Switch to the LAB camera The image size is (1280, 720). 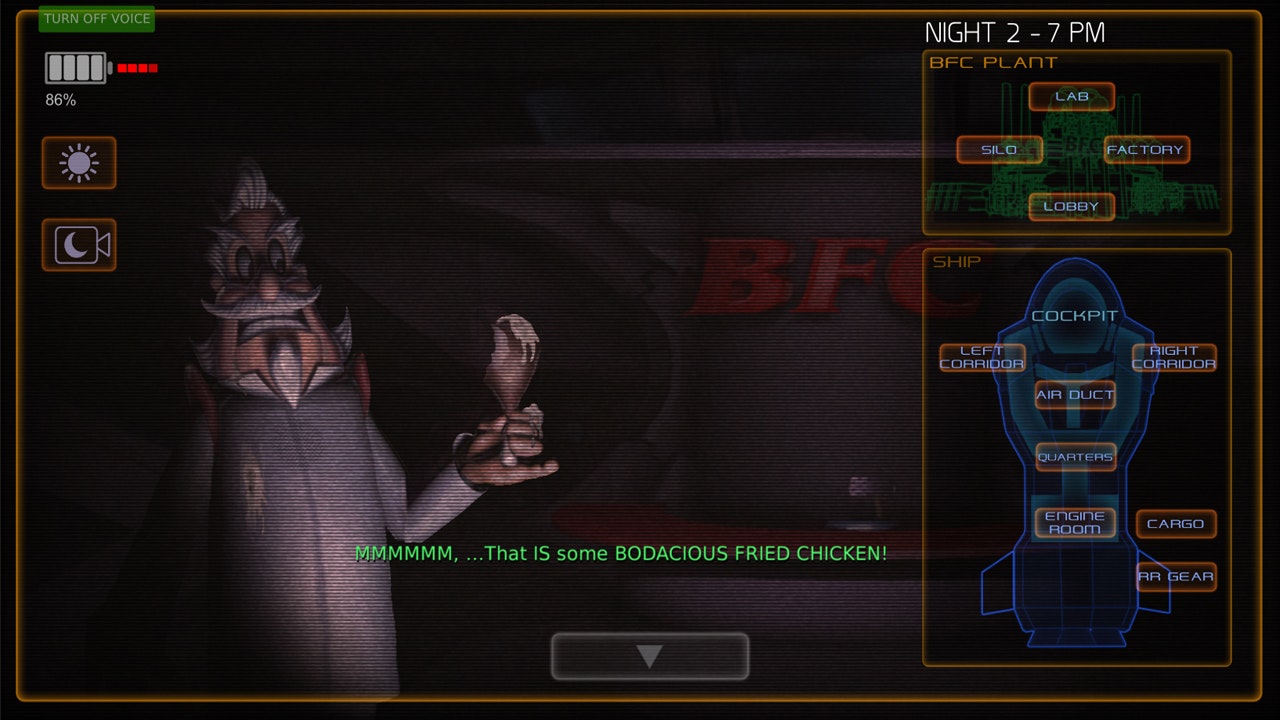pyautogui.click(x=1071, y=96)
